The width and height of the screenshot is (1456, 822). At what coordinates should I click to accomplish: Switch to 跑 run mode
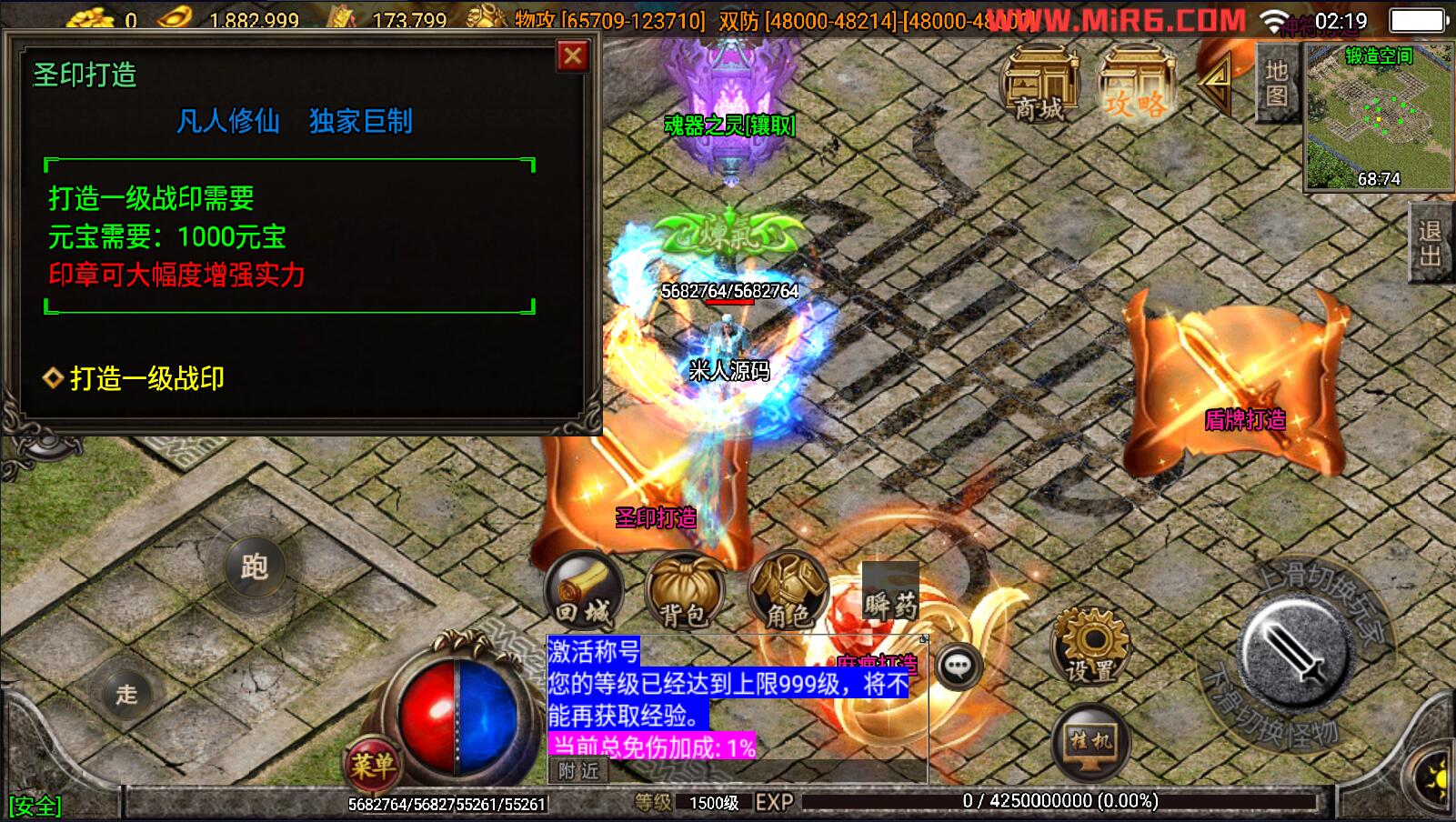[x=254, y=567]
